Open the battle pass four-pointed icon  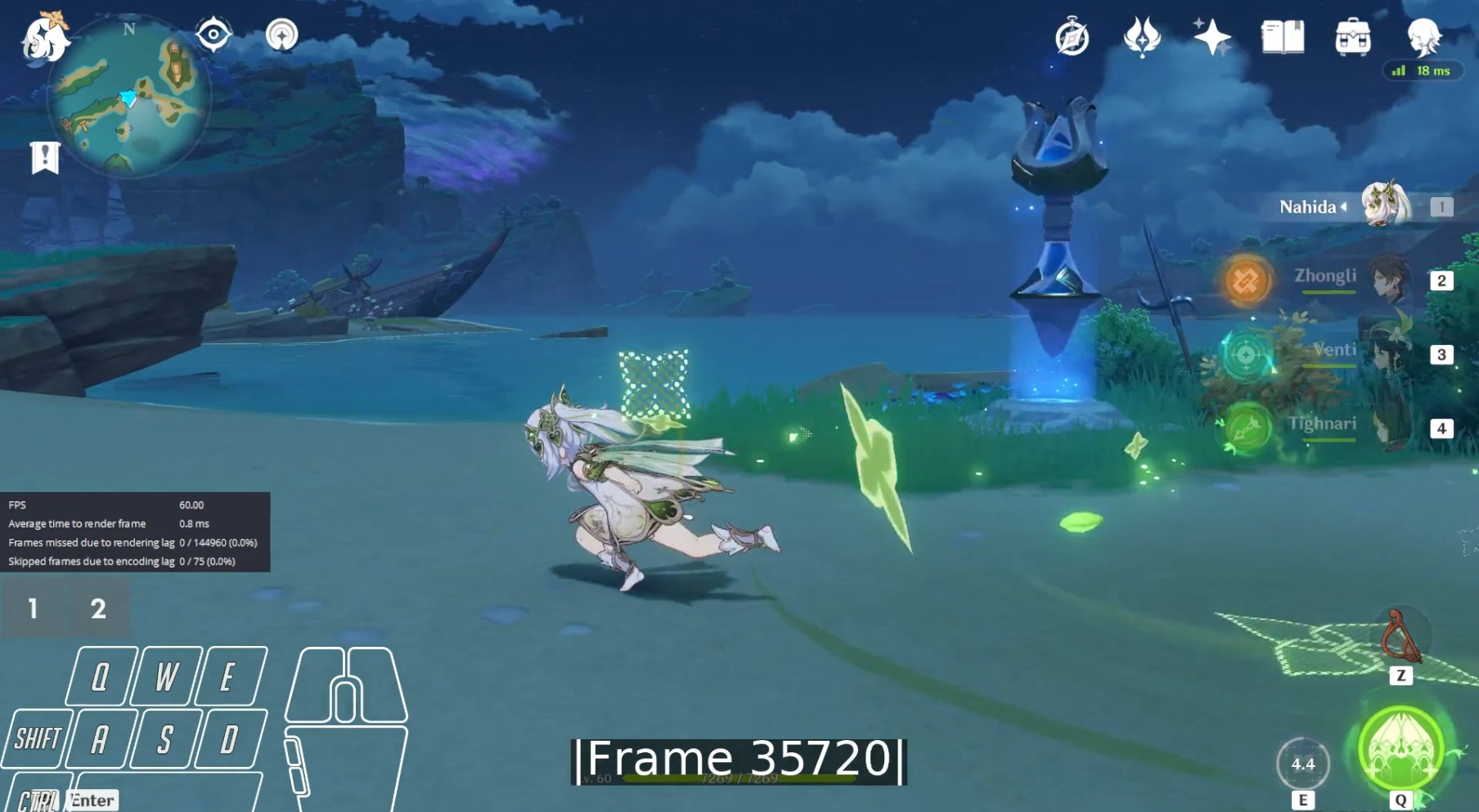1142,38
